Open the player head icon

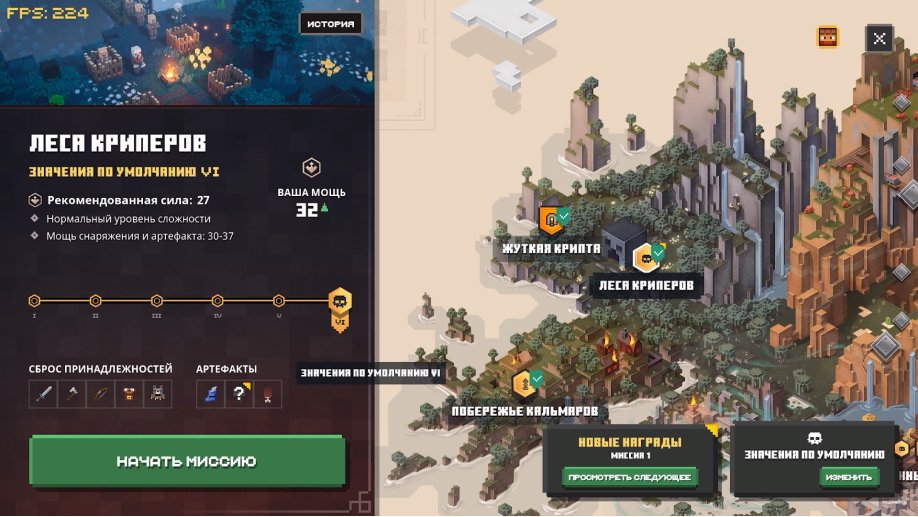coord(828,38)
